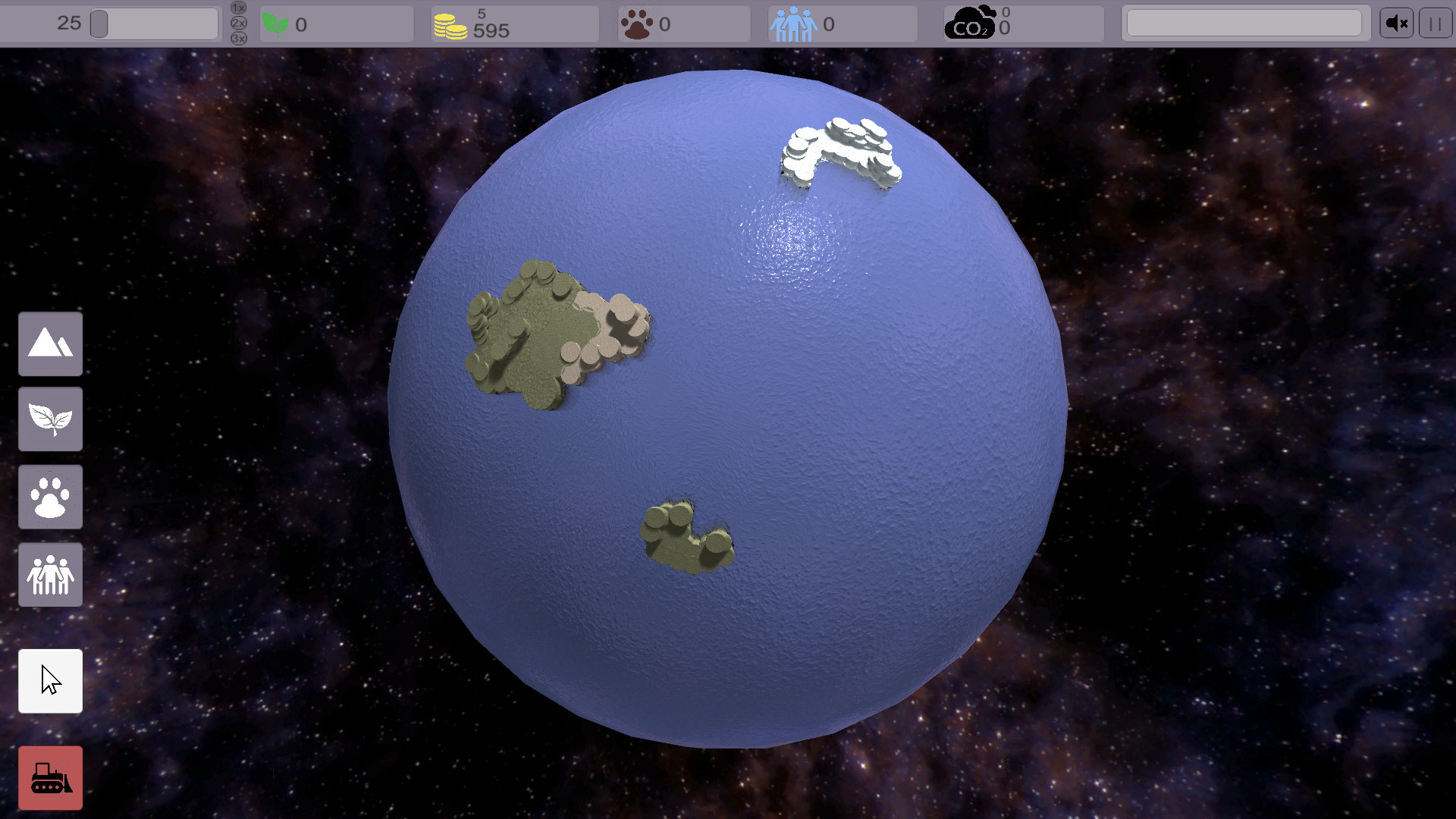The image size is (1456, 819).
Task: Click the green leaf resource icon
Action: [x=275, y=24]
